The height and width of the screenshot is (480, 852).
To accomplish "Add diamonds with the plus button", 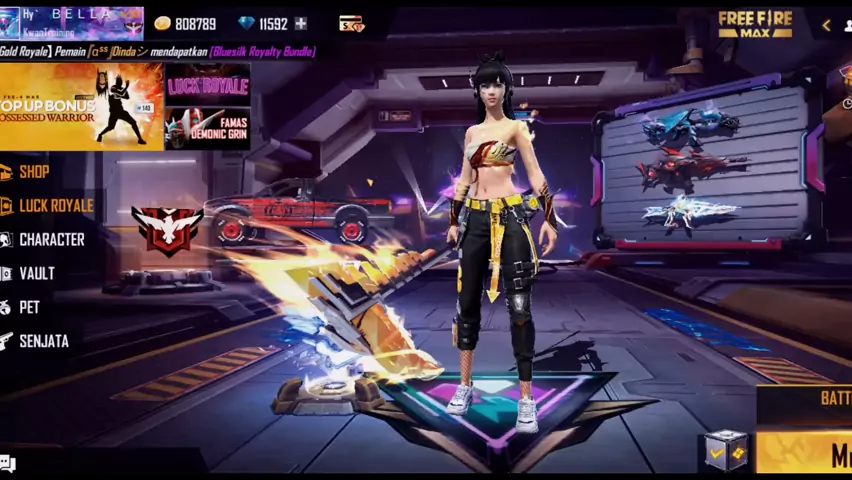I will 300,23.
